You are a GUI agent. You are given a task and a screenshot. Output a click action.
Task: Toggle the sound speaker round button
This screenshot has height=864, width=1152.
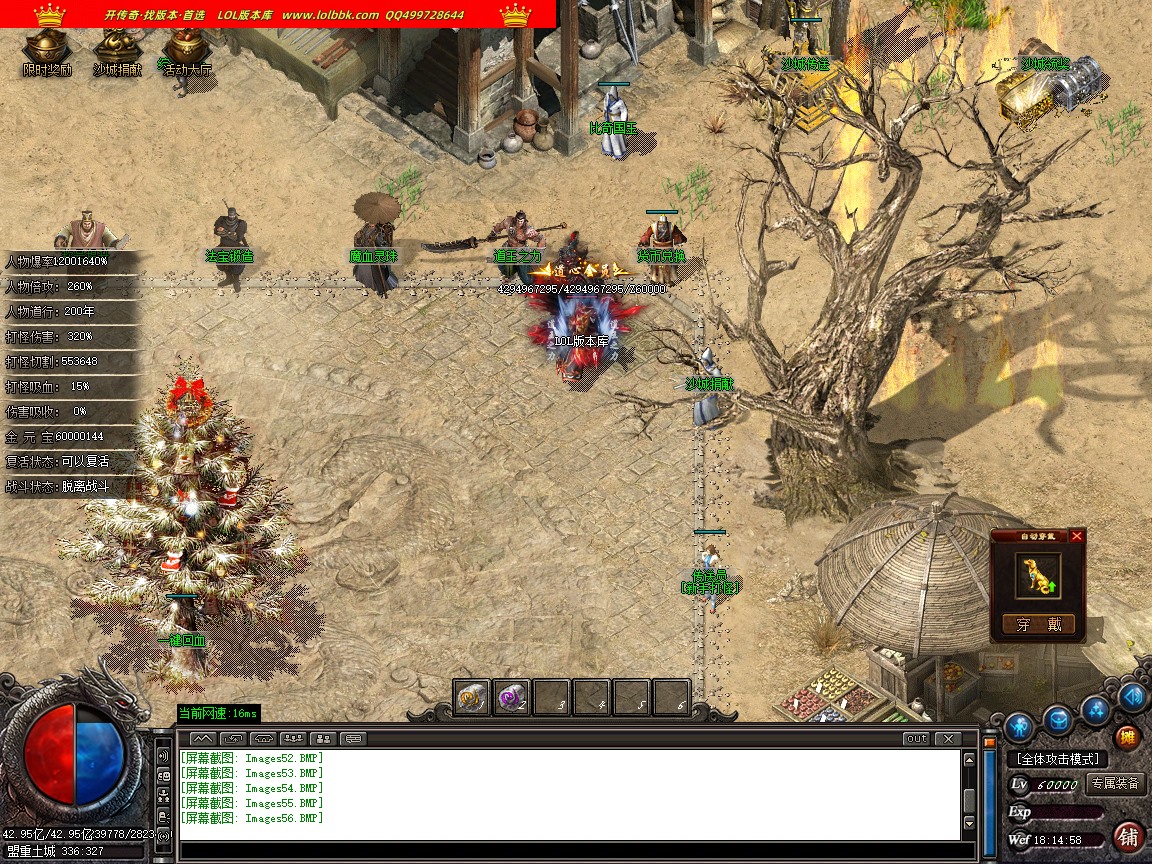click(x=1132, y=696)
